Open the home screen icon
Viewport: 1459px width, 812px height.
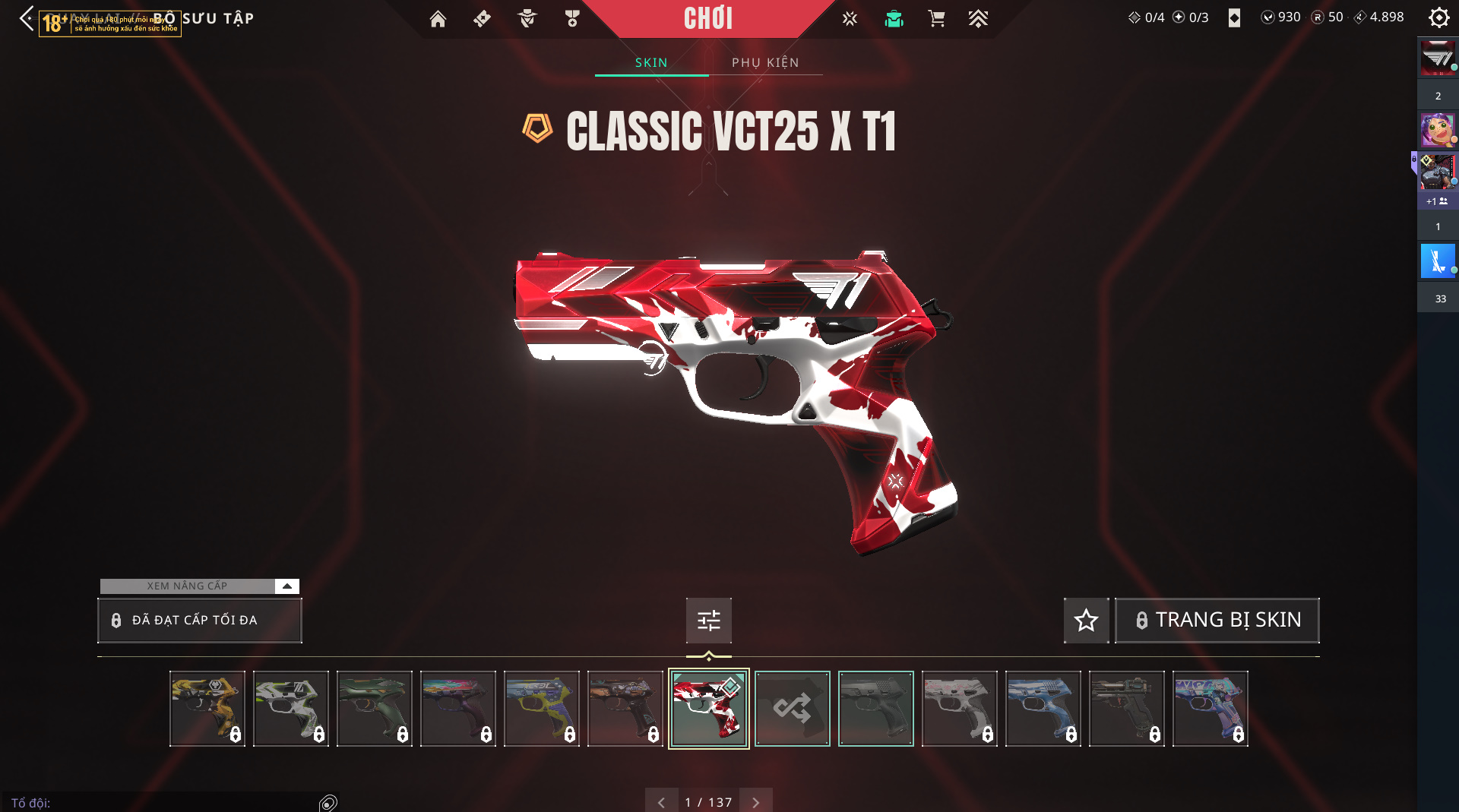(x=438, y=18)
